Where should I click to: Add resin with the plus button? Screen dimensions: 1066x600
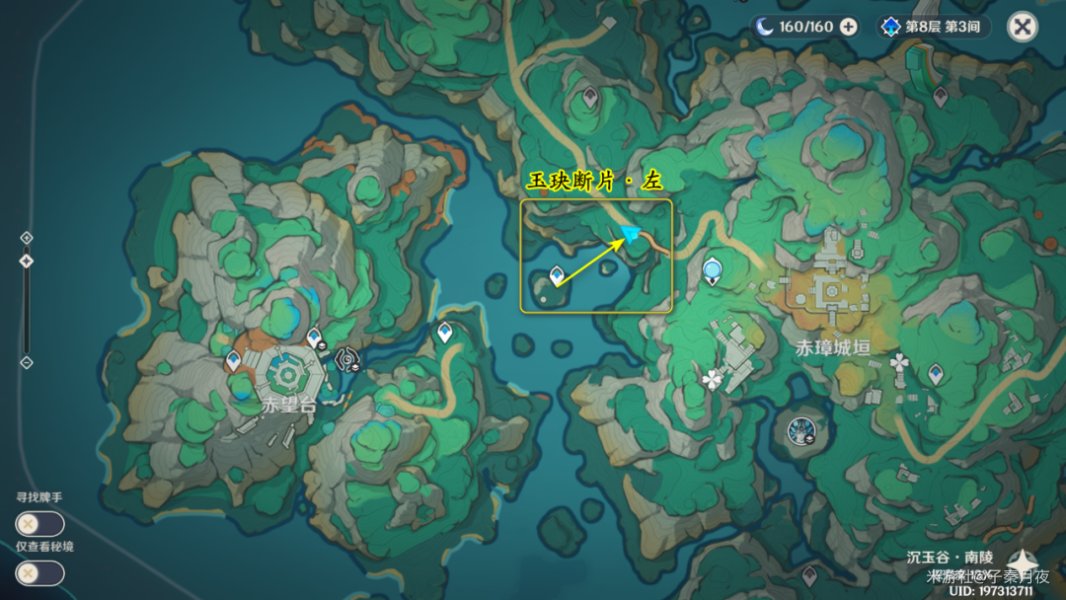click(x=848, y=27)
